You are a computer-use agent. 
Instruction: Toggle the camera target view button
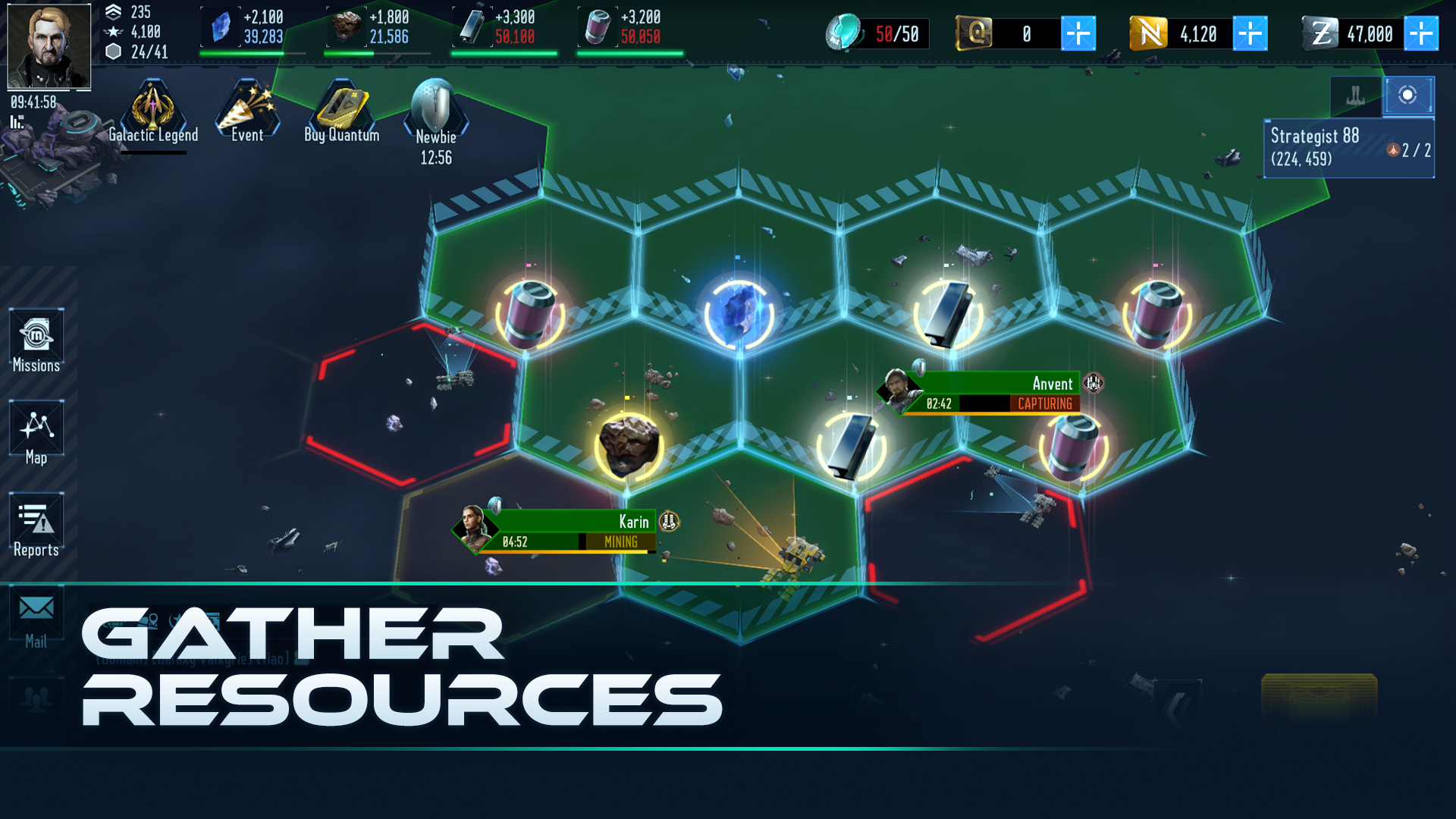pos(1408,96)
